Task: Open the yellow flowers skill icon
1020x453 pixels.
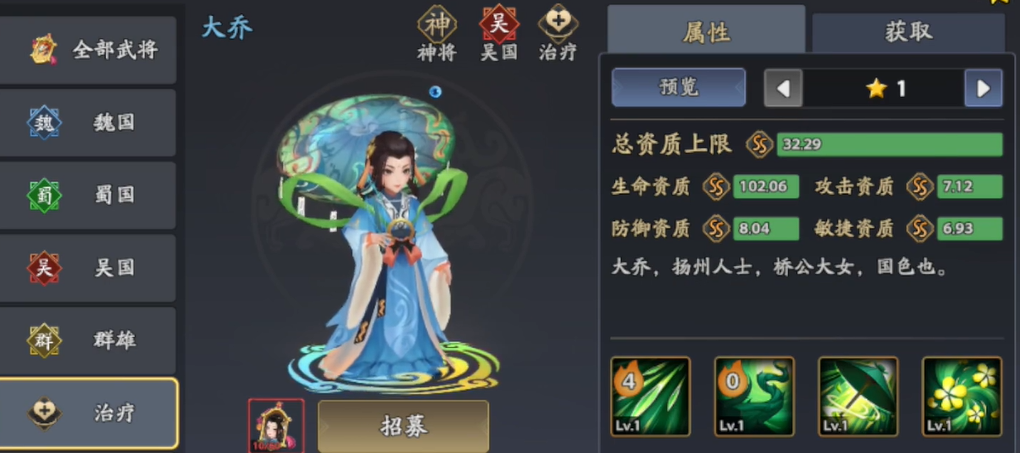Action: [962, 396]
